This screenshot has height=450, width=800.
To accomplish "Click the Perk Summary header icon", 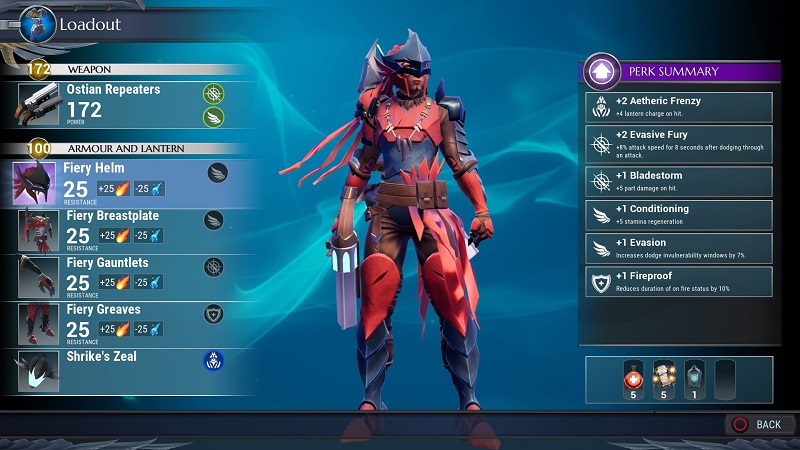I will pyautogui.click(x=602, y=72).
